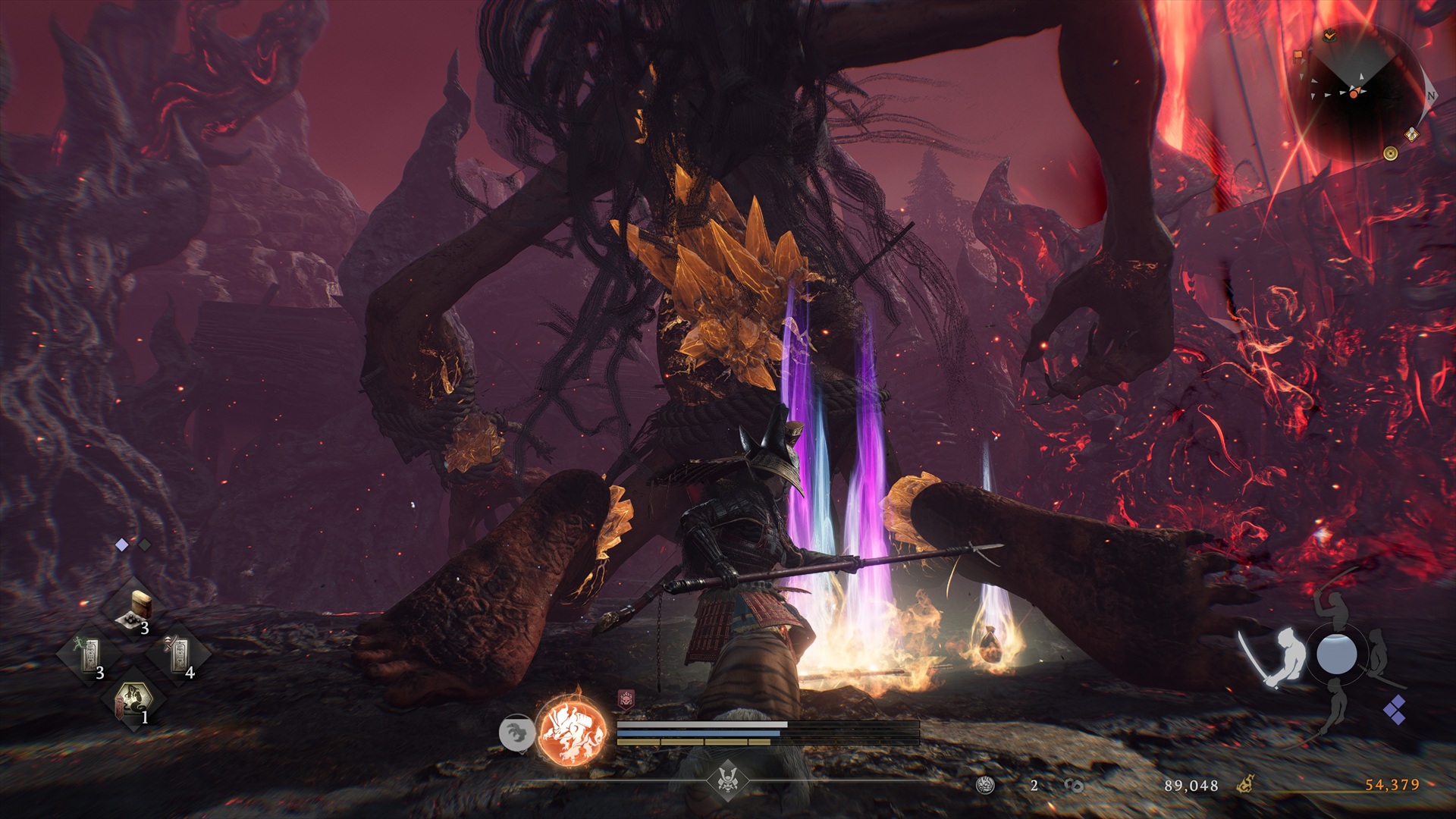
Task: Click the central Ki orb
Action: click(x=1336, y=654)
